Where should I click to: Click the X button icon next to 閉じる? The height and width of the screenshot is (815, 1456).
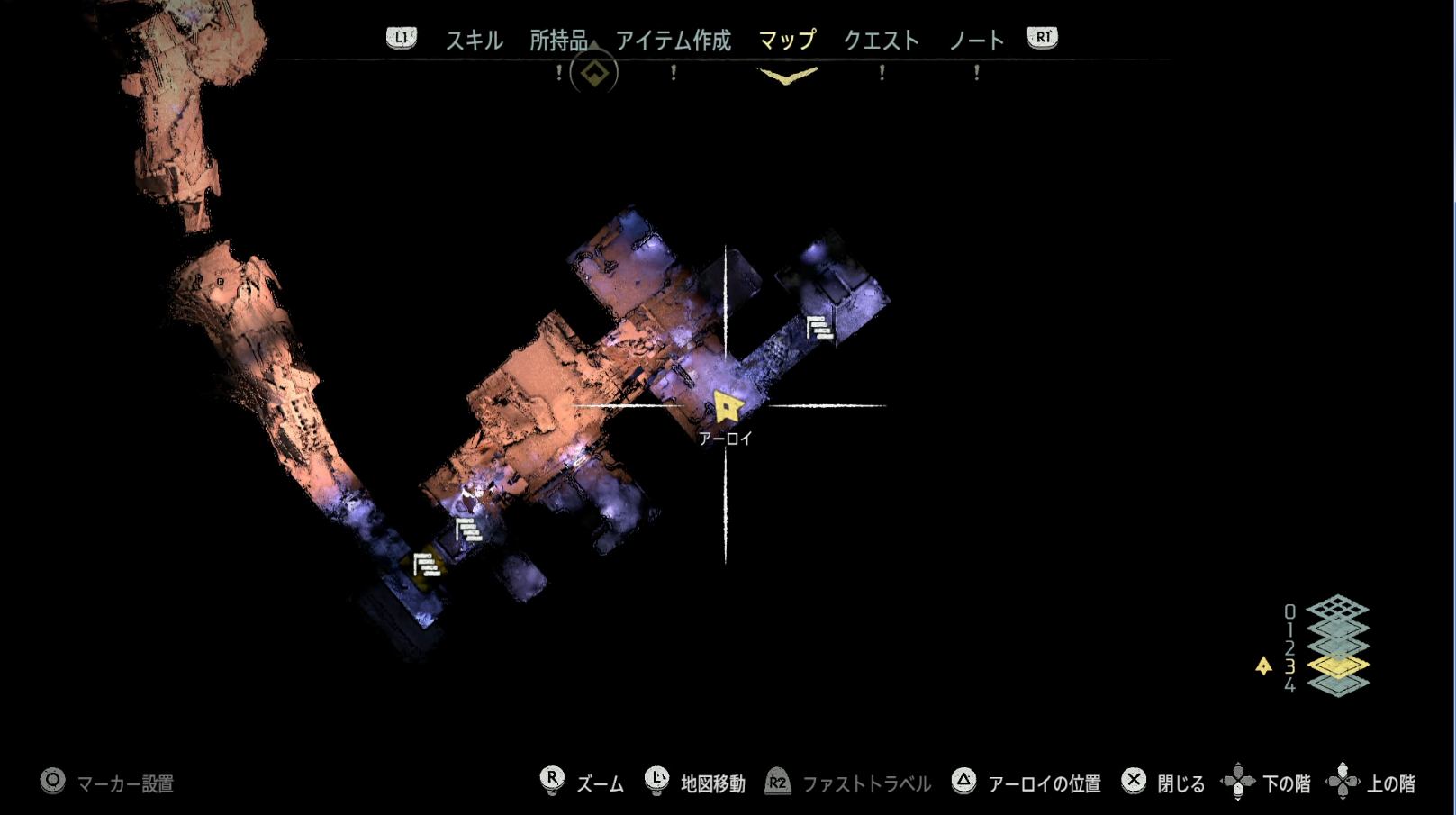tap(1135, 782)
